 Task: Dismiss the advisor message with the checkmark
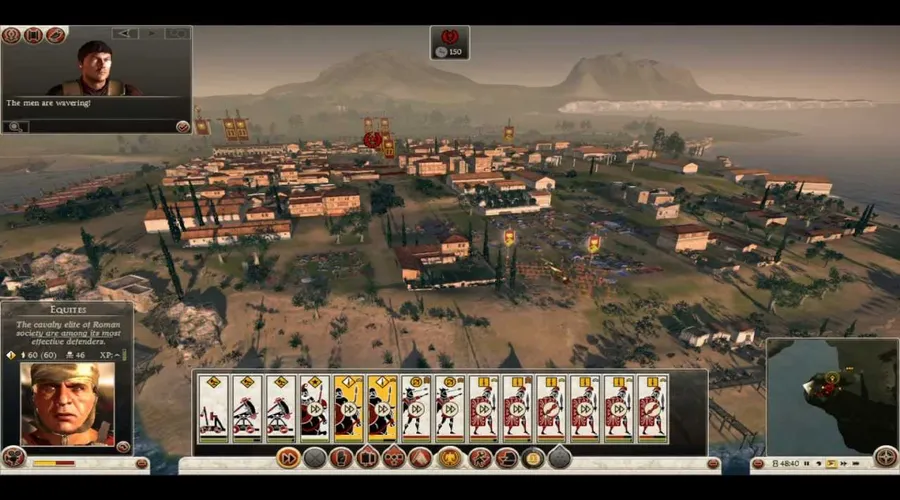click(183, 127)
